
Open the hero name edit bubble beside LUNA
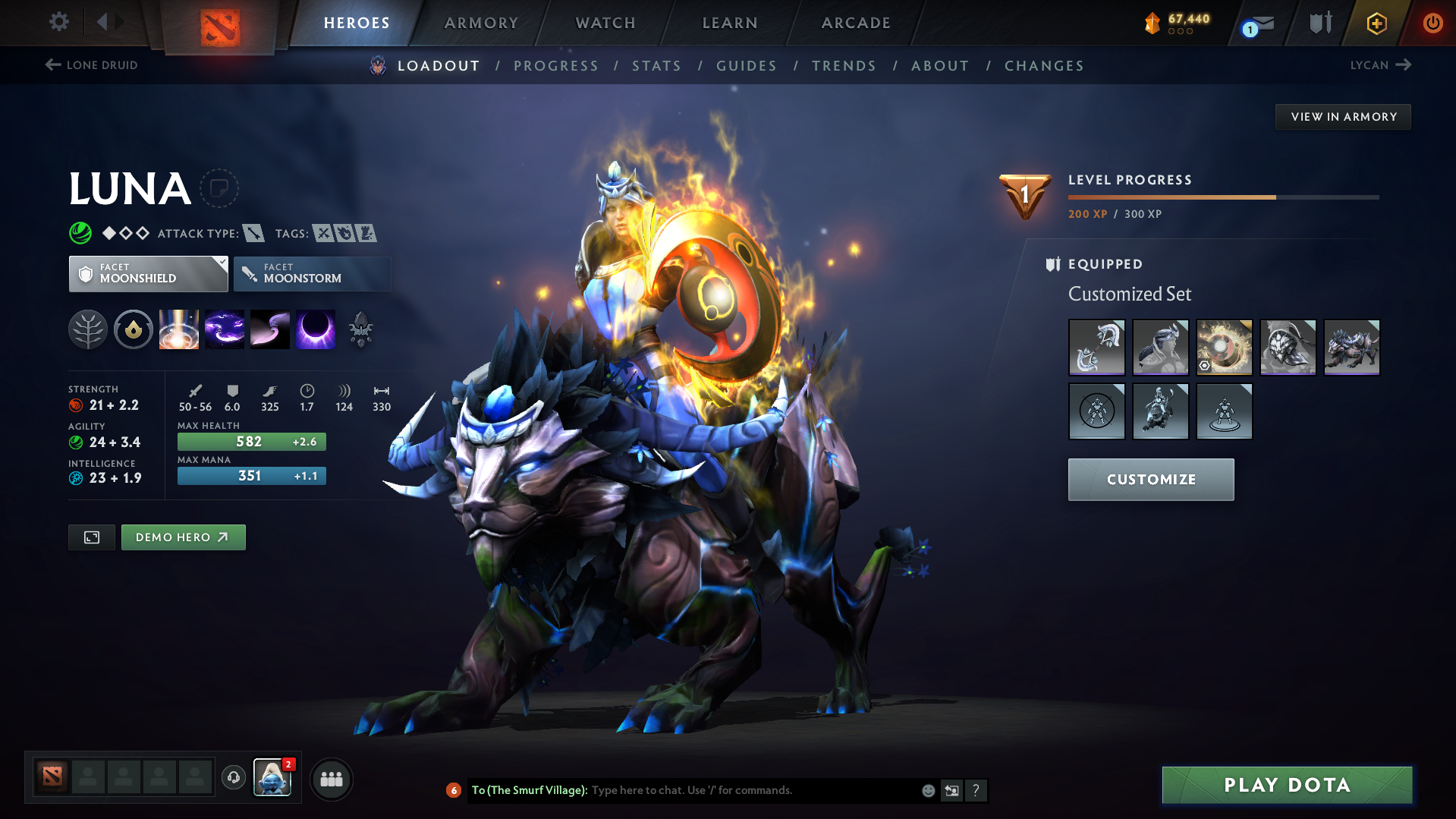pyautogui.click(x=220, y=188)
